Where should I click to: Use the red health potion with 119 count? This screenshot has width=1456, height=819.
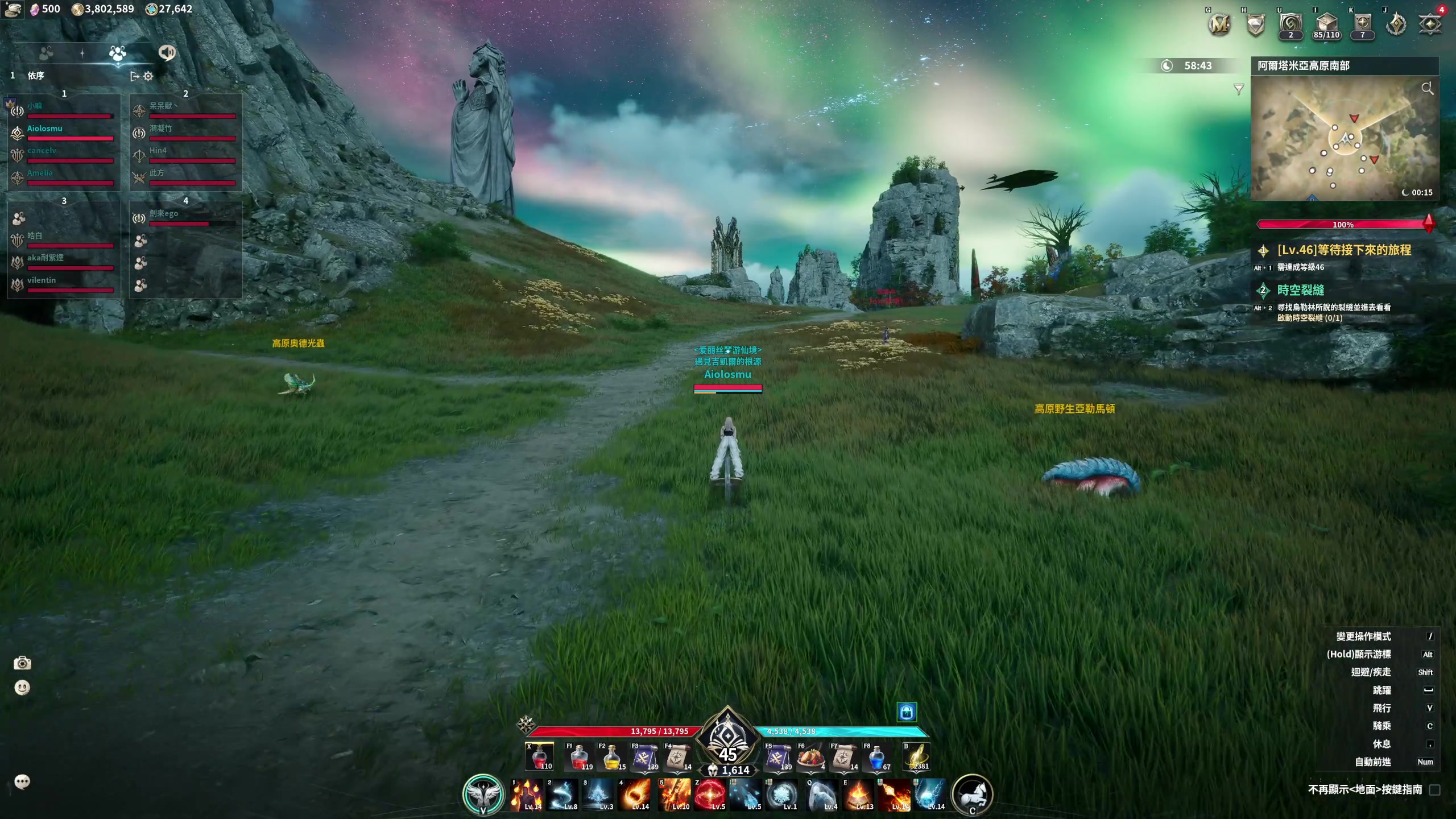(580, 758)
